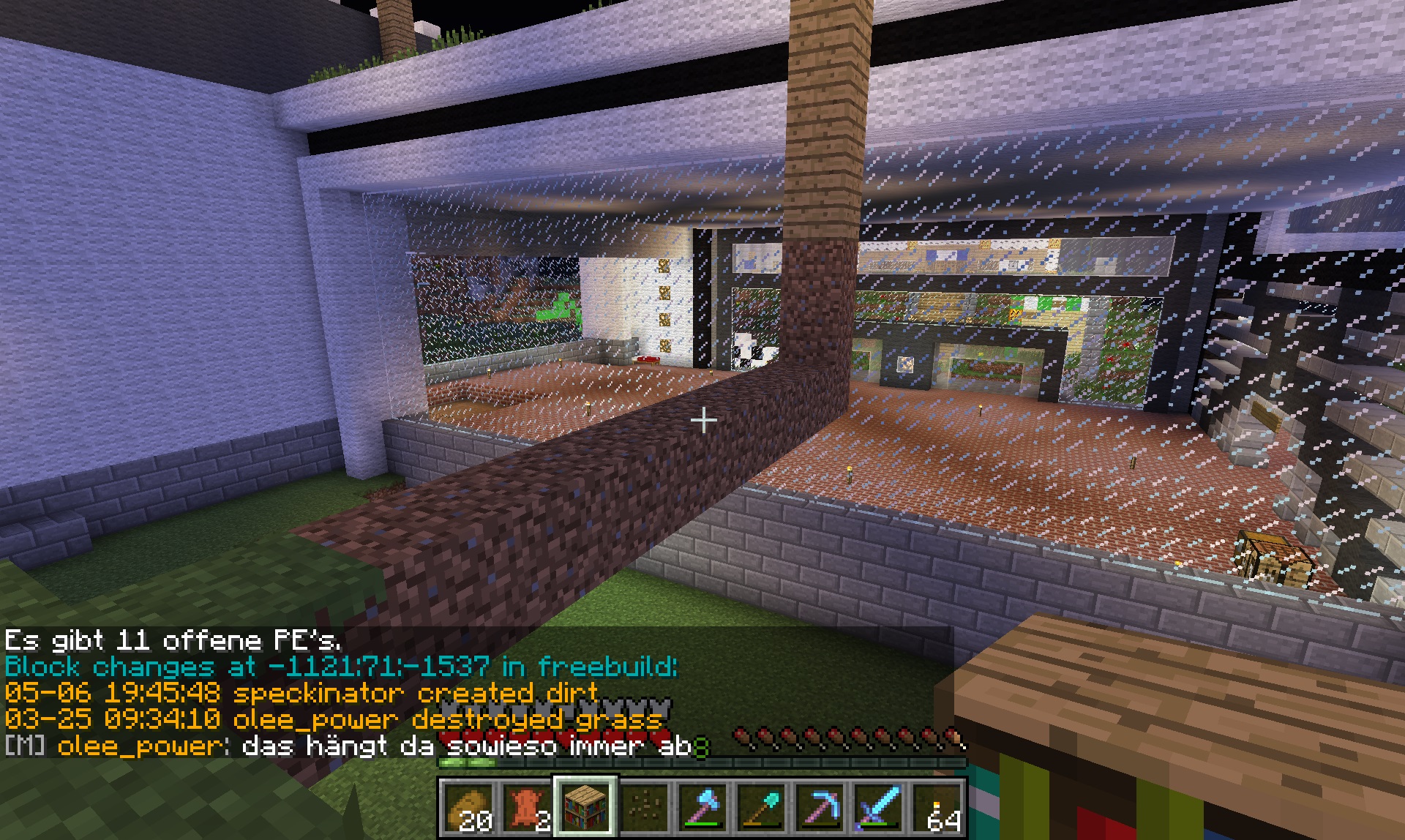Image resolution: width=1405 pixels, height=840 pixels.
Task: Equip the diamond axe
Action: (x=703, y=808)
